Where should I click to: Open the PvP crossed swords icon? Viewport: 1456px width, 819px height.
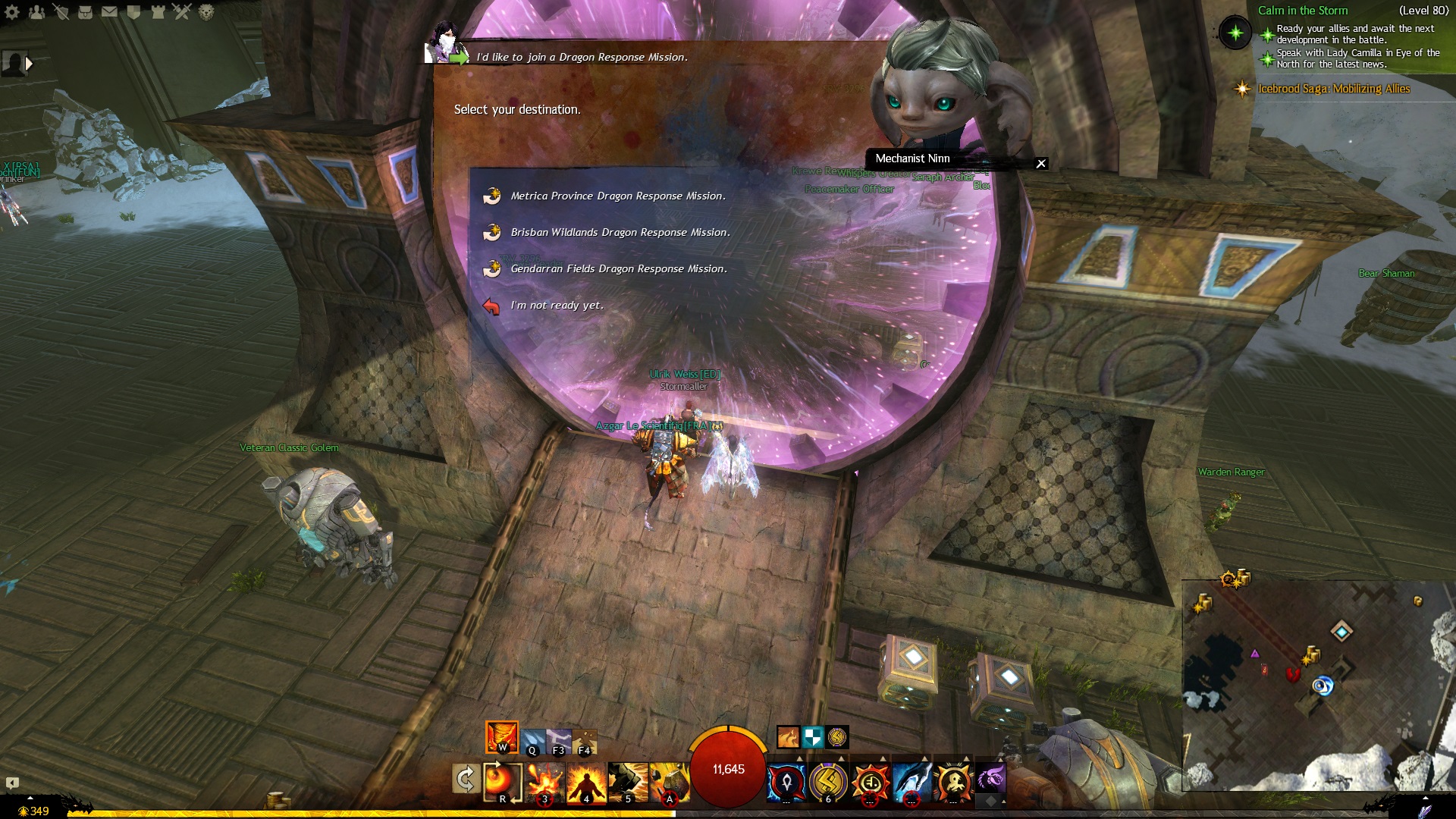[x=182, y=12]
